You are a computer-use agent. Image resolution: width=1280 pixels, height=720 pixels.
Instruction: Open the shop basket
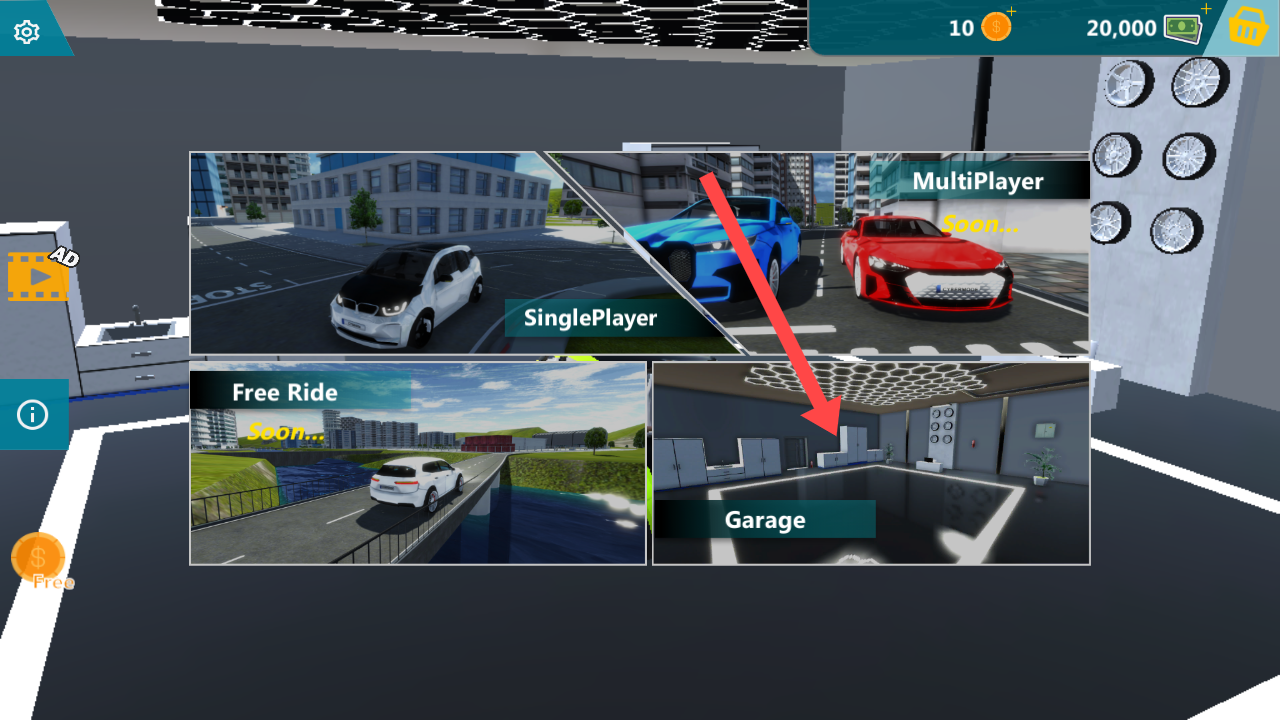point(1247,28)
